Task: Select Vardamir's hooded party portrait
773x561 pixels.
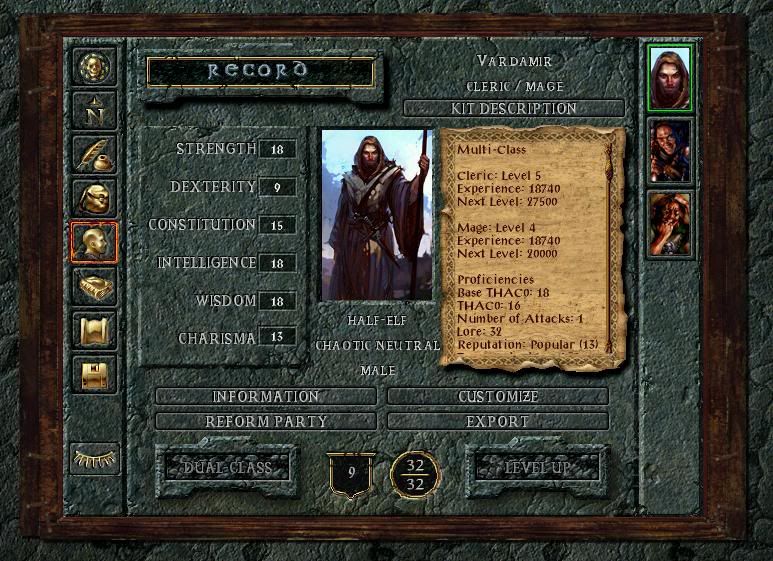Action: point(669,77)
